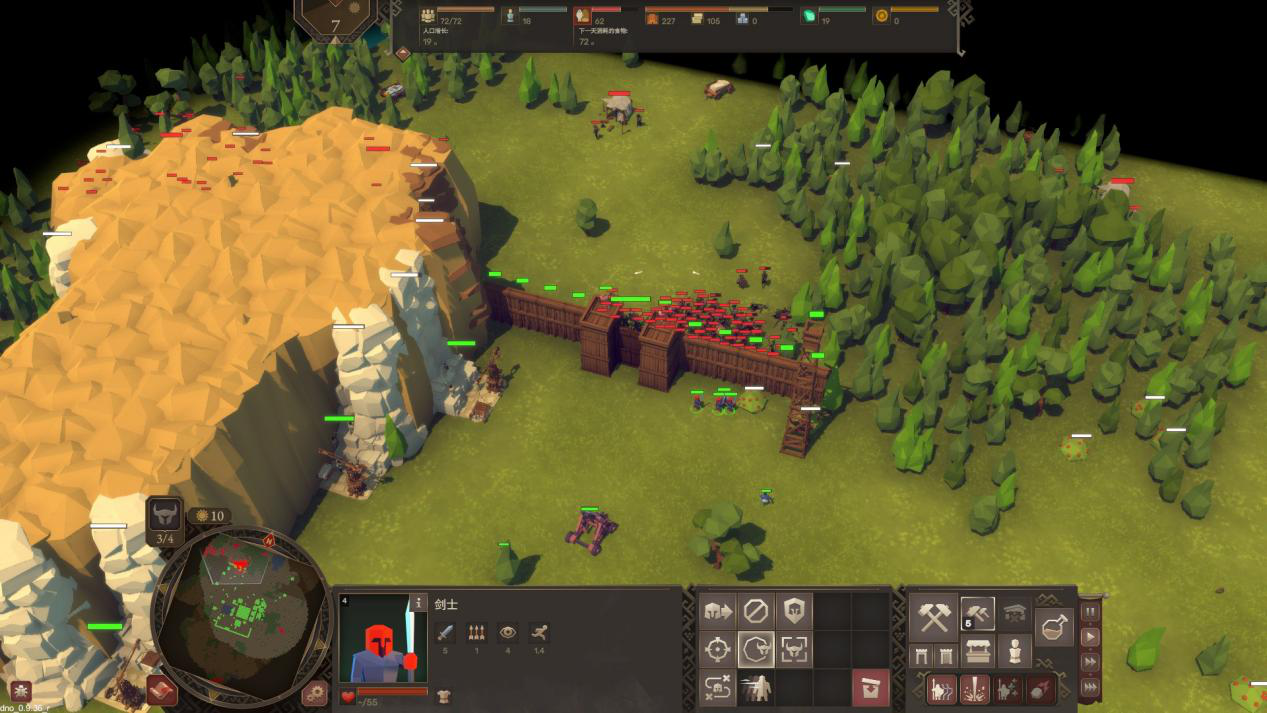
Task: Click the red crate drop button
Action: tap(871, 688)
